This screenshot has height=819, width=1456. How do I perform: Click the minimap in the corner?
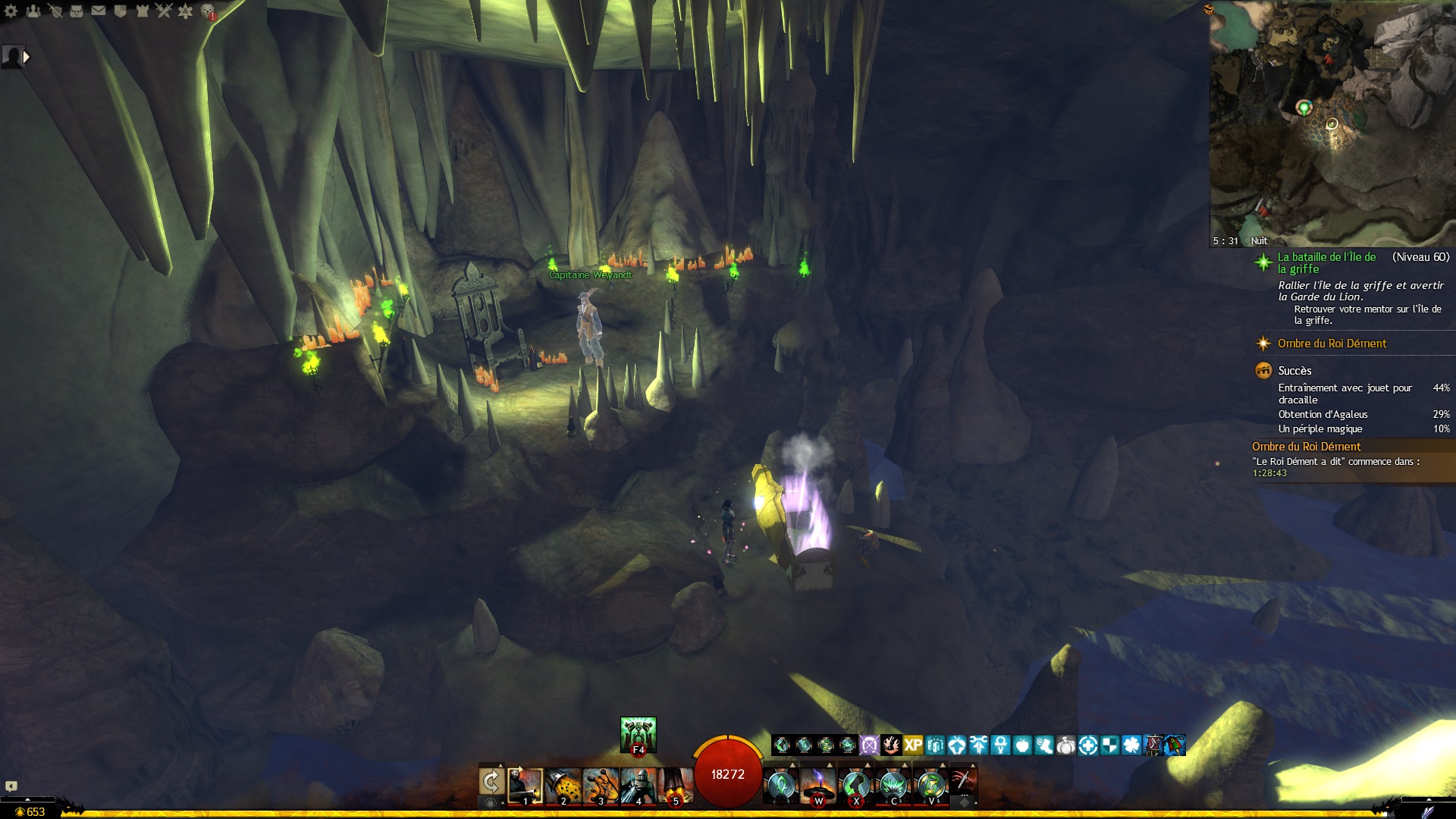click(1332, 121)
